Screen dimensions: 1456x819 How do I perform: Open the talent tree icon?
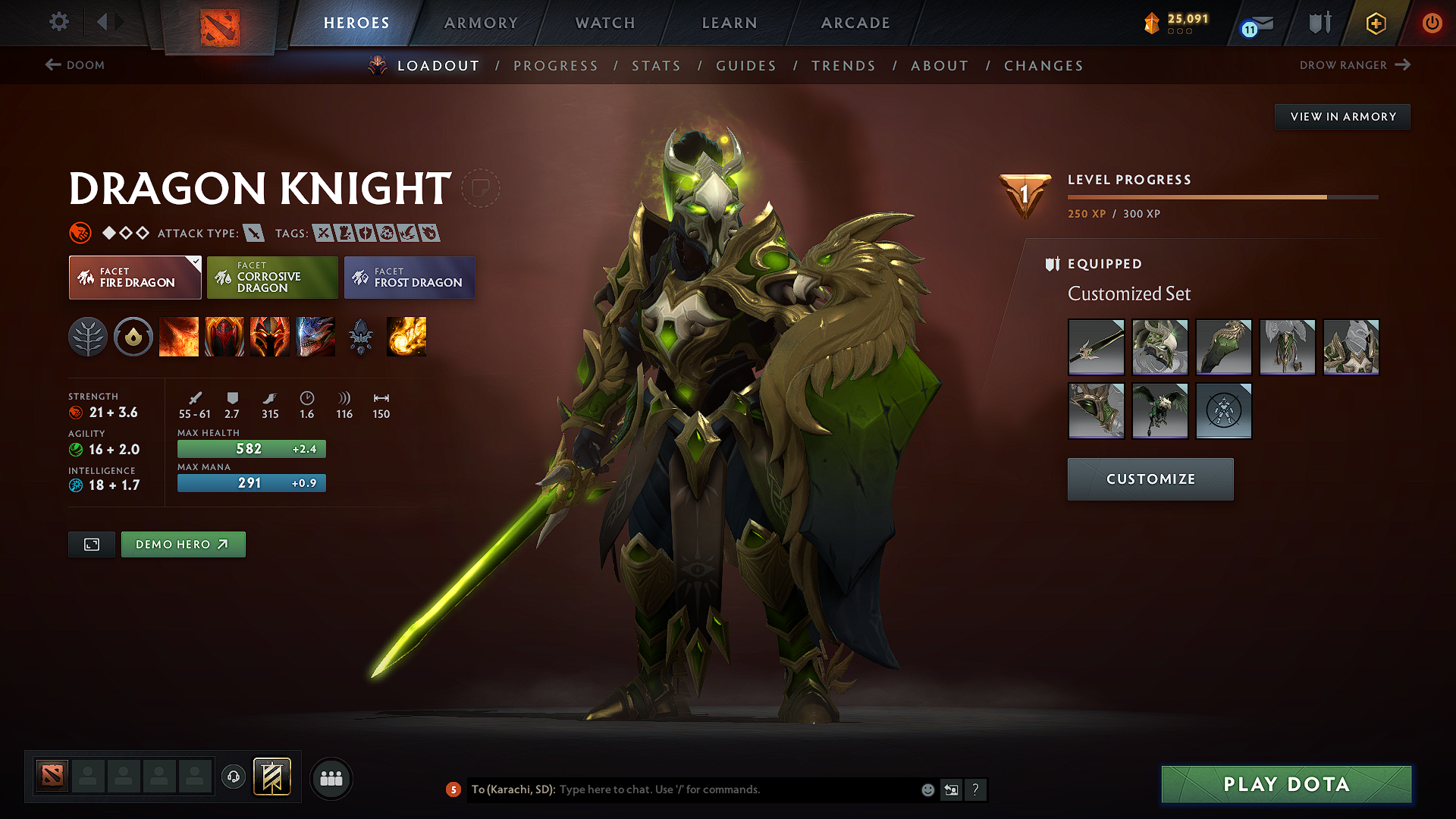[89, 337]
